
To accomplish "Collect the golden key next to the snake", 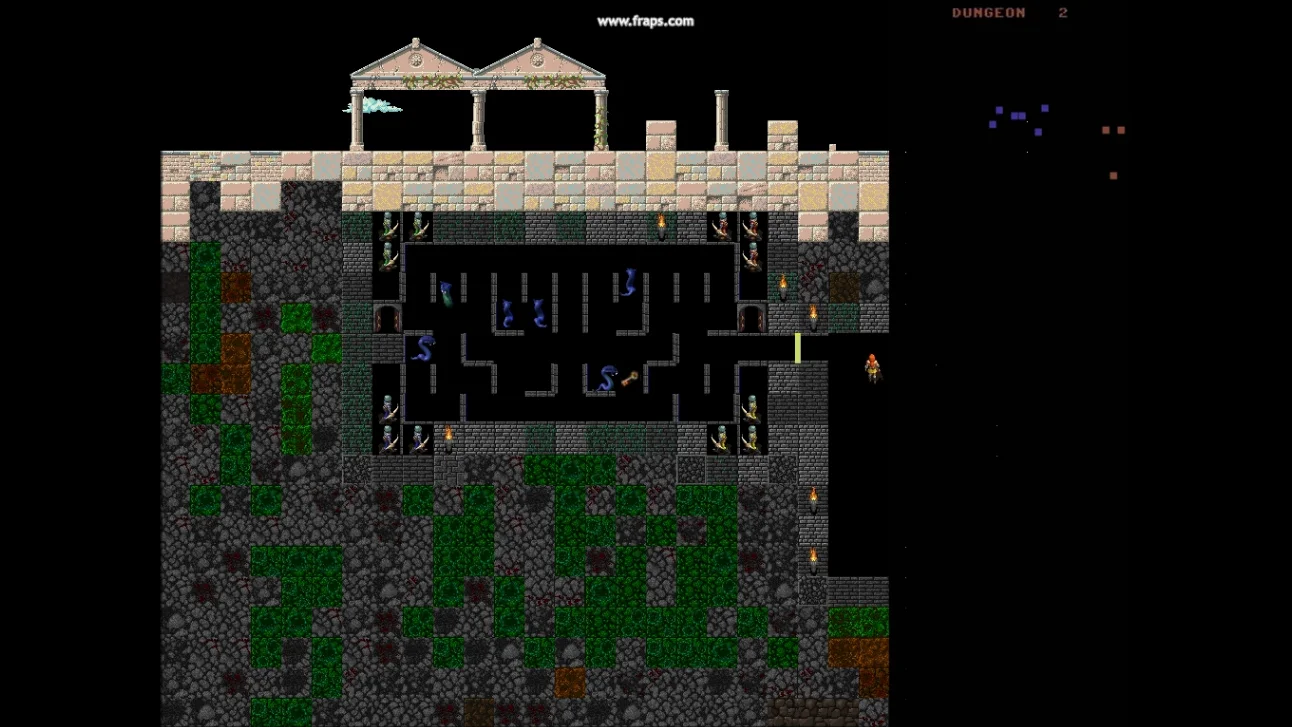I will point(627,379).
